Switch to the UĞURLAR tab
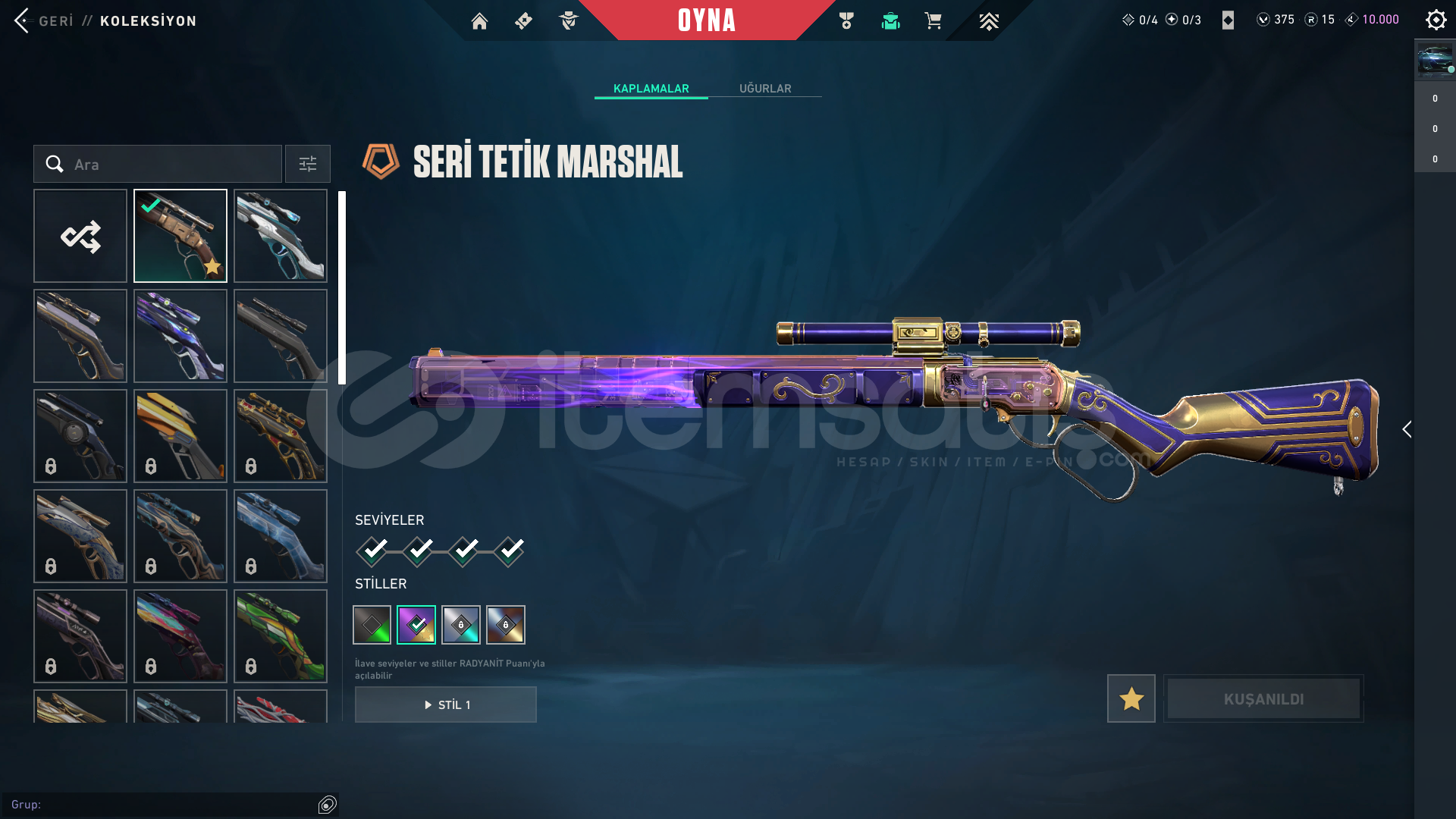1456x819 pixels. [765, 89]
